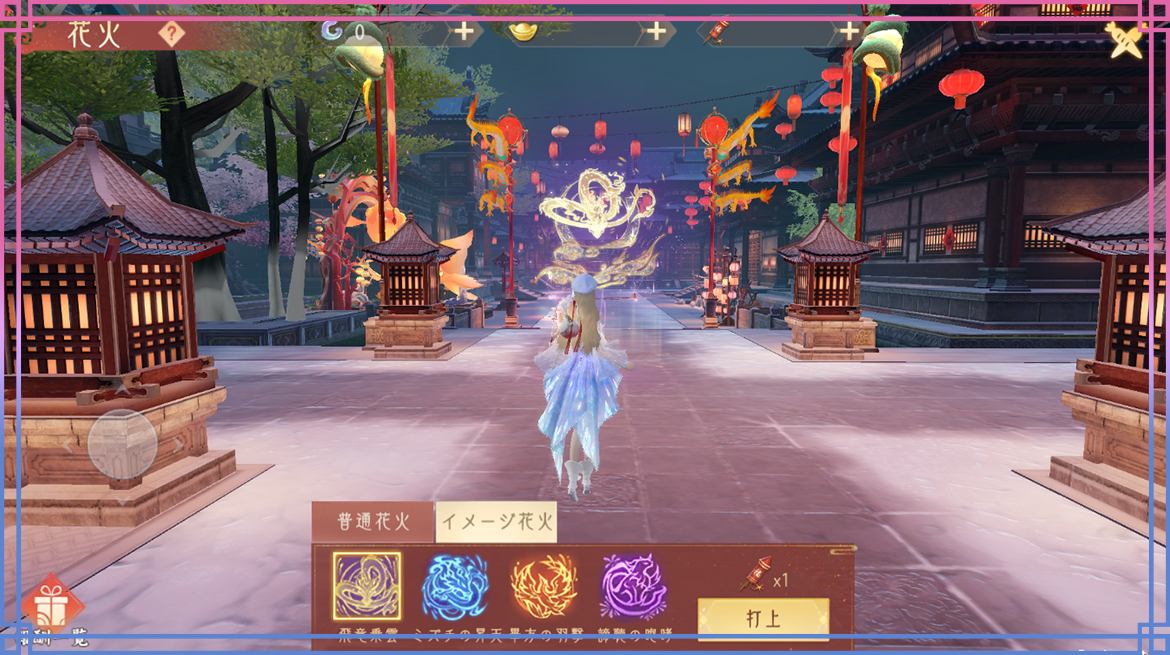
Task: Launch firework with the 打上 button
Action: tap(763, 618)
